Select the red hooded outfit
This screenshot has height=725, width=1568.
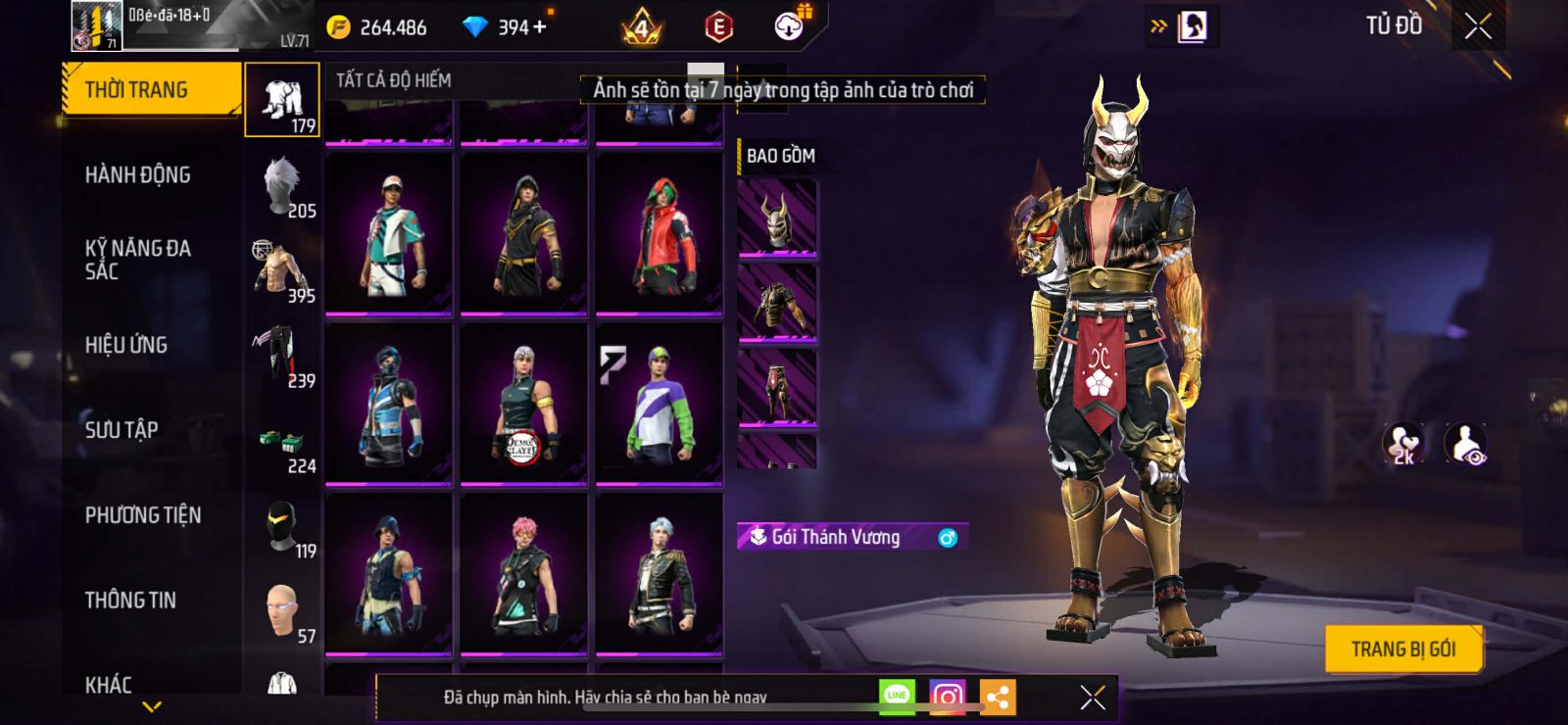click(x=659, y=235)
